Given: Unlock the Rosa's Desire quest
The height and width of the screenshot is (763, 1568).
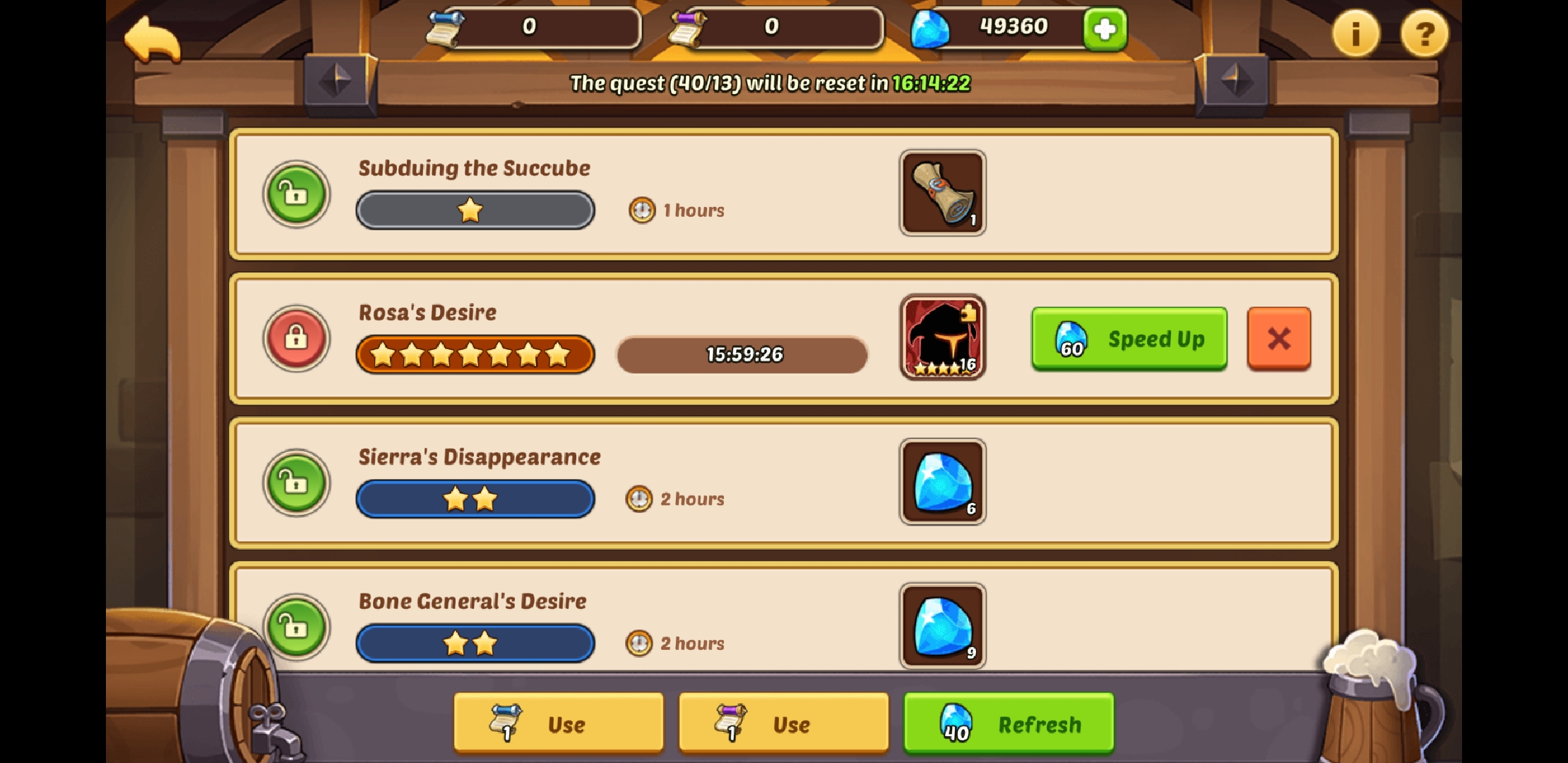Looking at the screenshot, I should point(296,338).
